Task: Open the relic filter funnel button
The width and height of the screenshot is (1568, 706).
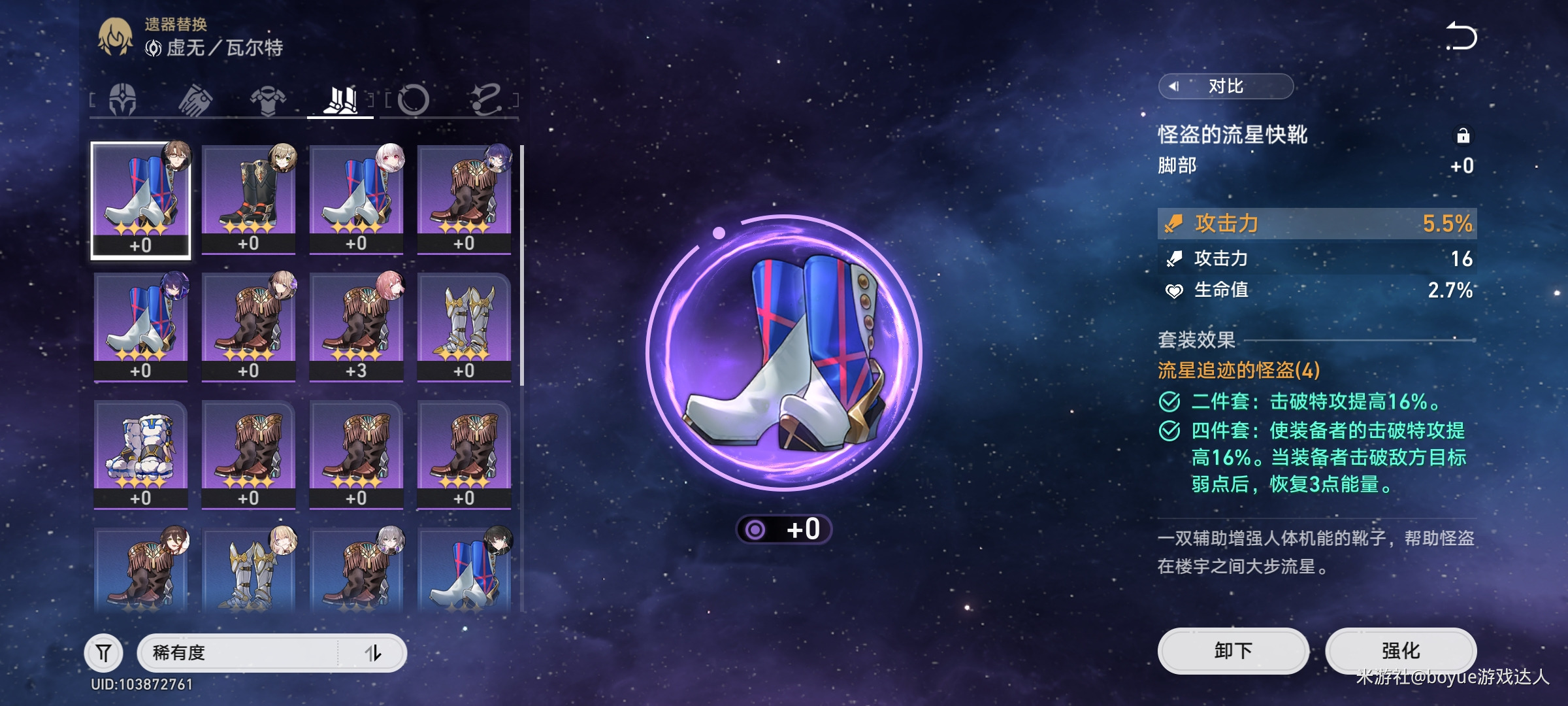Action: coord(104,652)
